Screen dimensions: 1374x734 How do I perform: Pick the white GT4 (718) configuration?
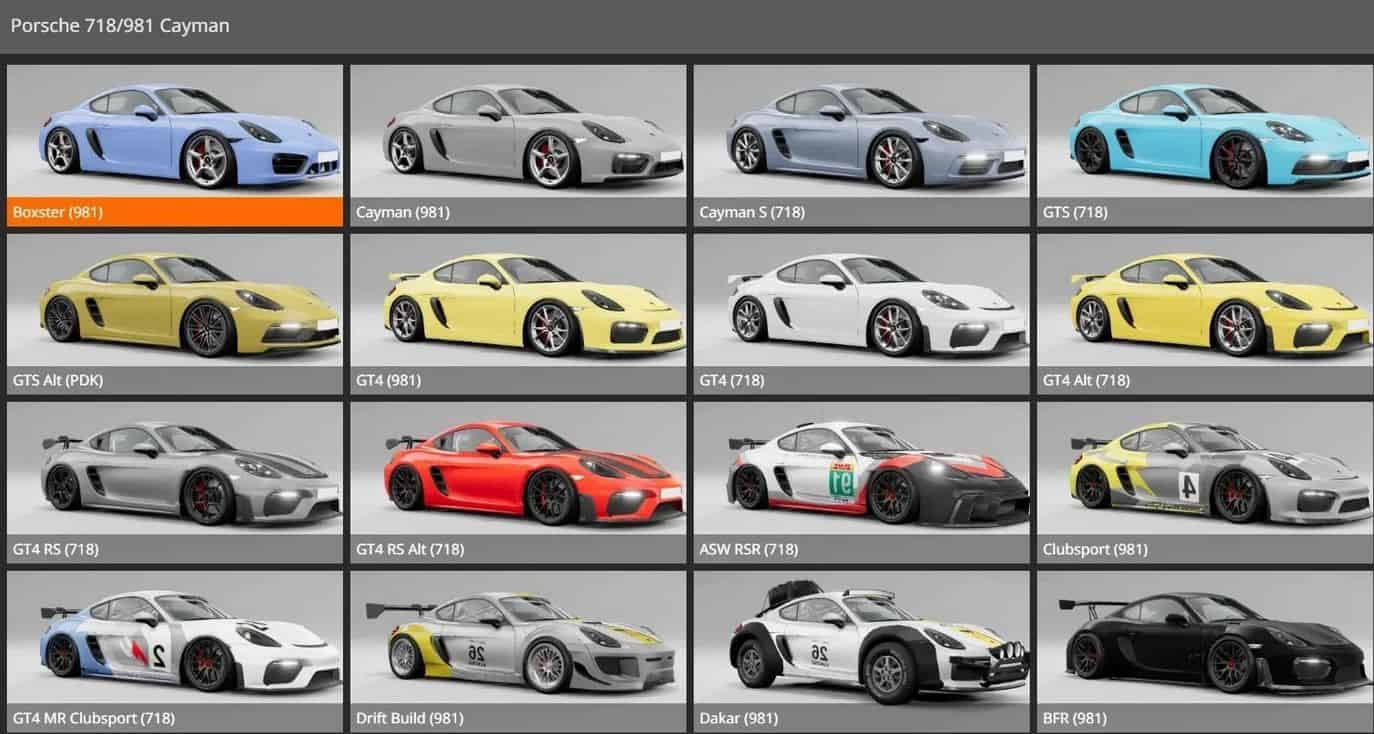(861, 314)
